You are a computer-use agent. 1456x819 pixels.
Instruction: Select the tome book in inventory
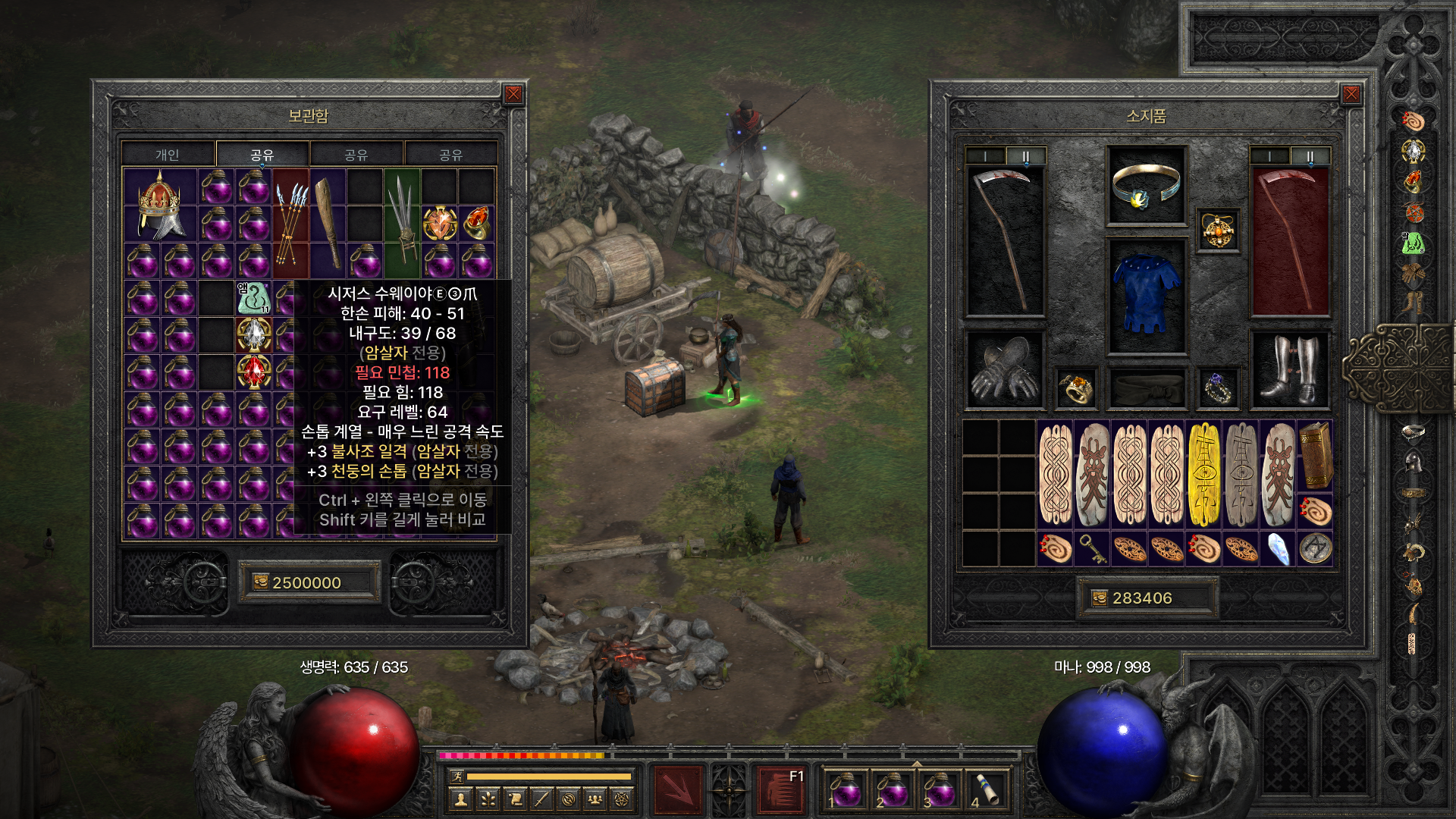1316,455
